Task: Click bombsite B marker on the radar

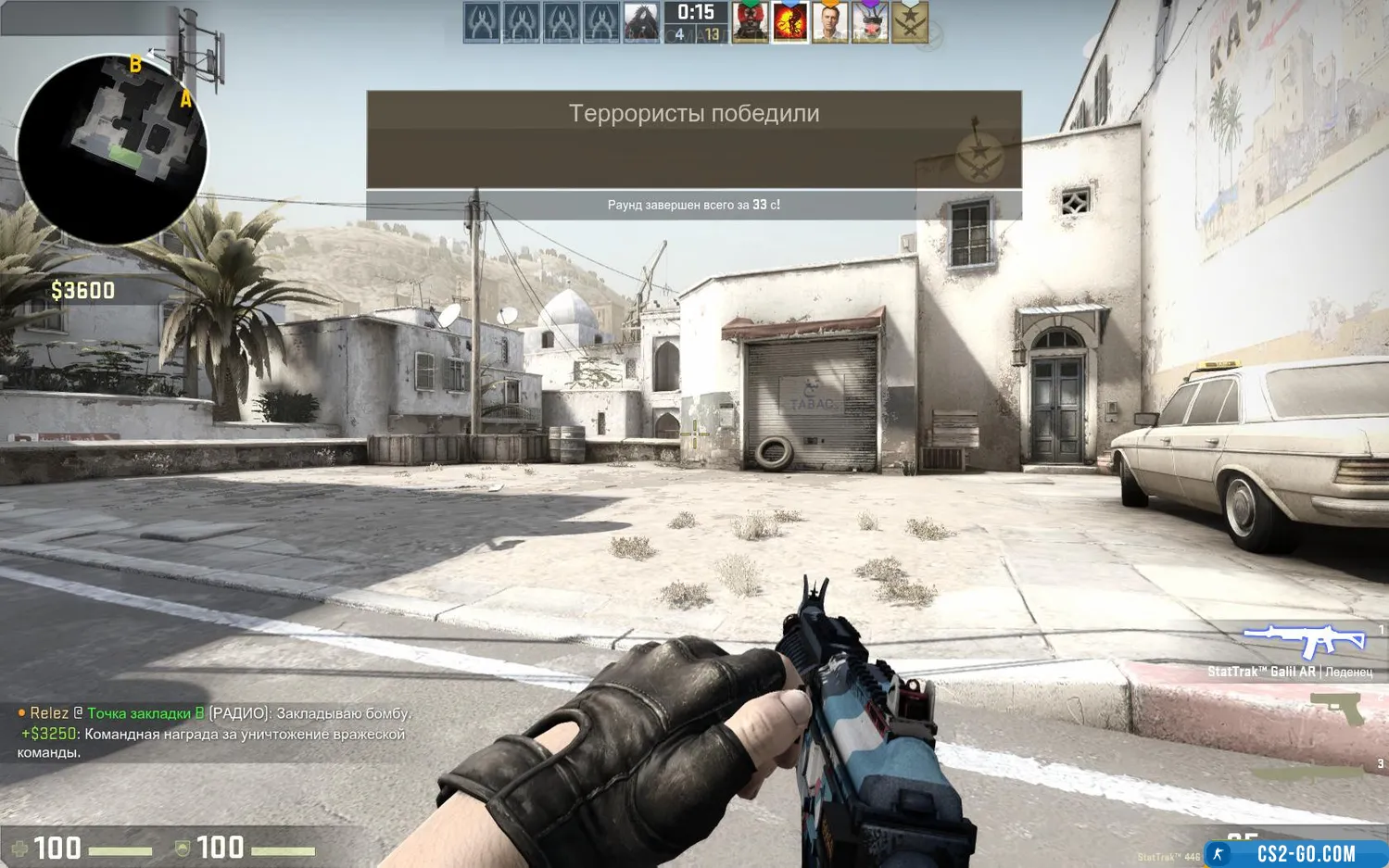Action: pyautogui.click(x=135, y=65)
